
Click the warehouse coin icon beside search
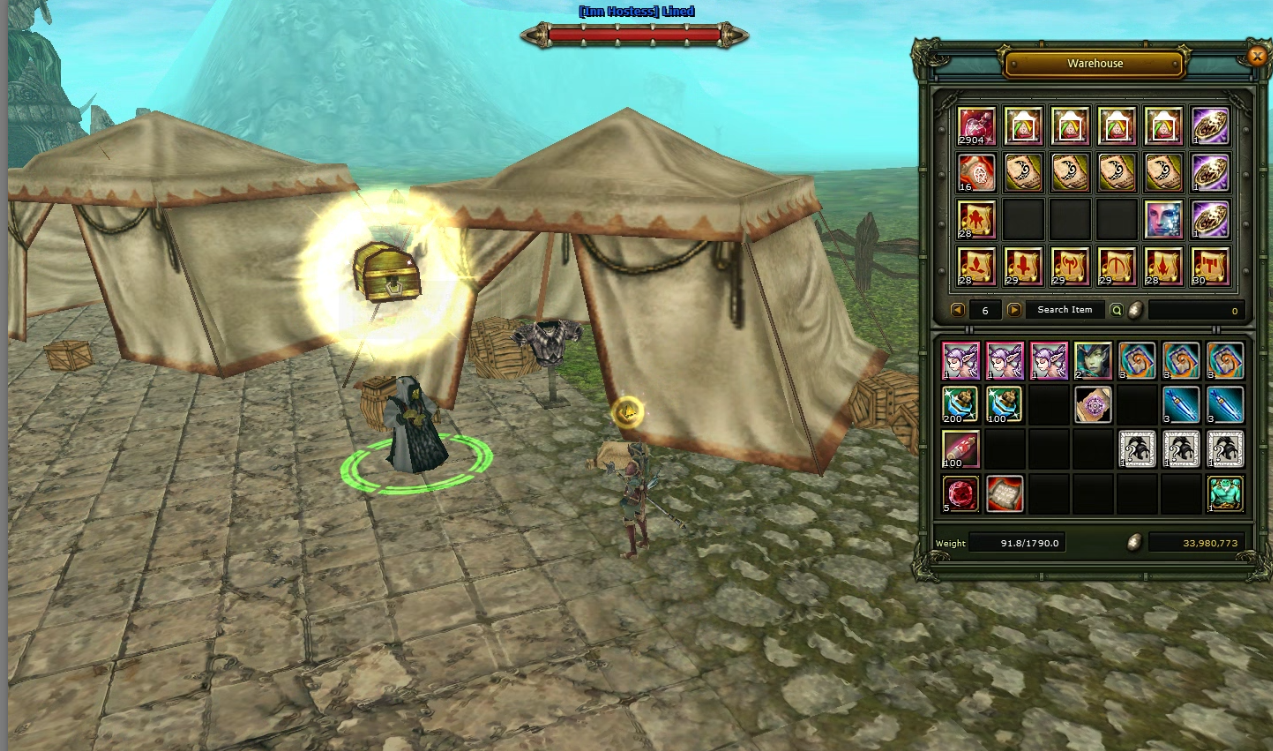click(x=1135, y=310)
